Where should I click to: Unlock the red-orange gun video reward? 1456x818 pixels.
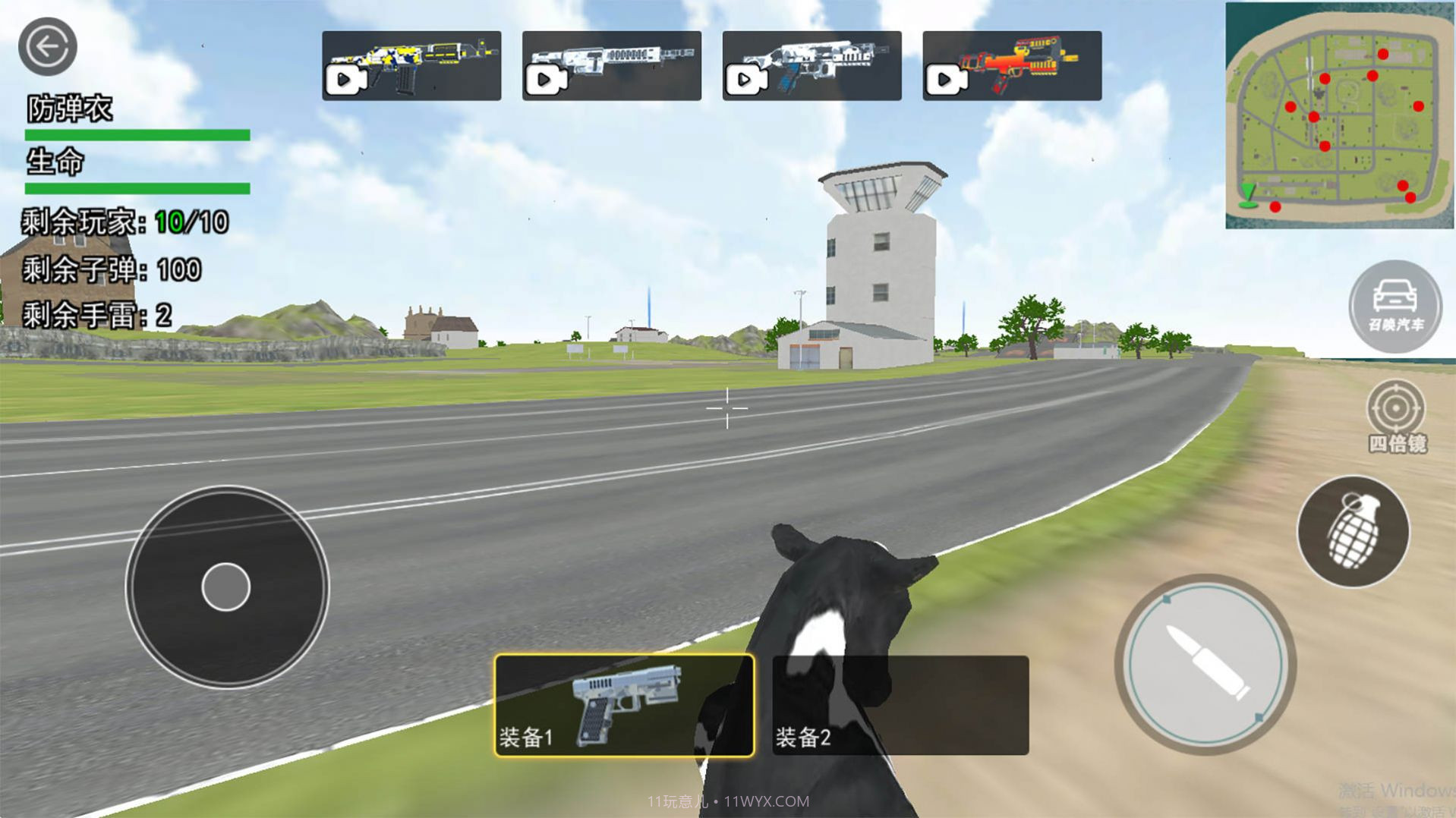point(1012,66)
